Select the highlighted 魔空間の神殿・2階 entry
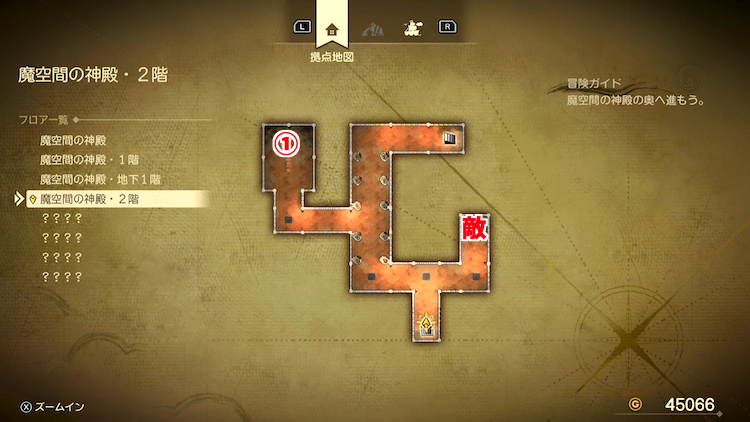The width and height of the screenshot is (750, 422). coord(89,199)
